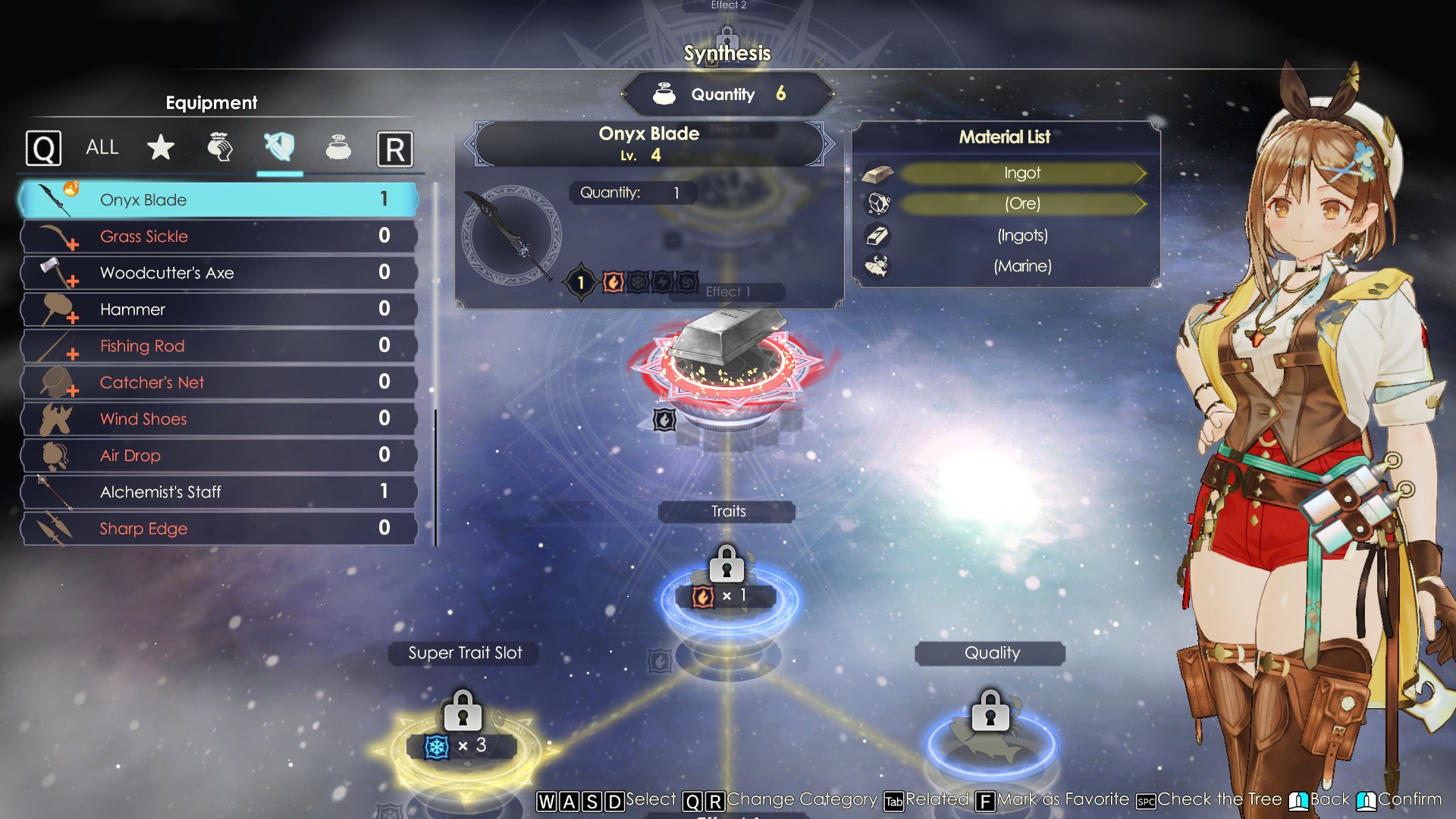Pick the Hammer recipe row
The image size is (1456, 819).
point(218,309)
